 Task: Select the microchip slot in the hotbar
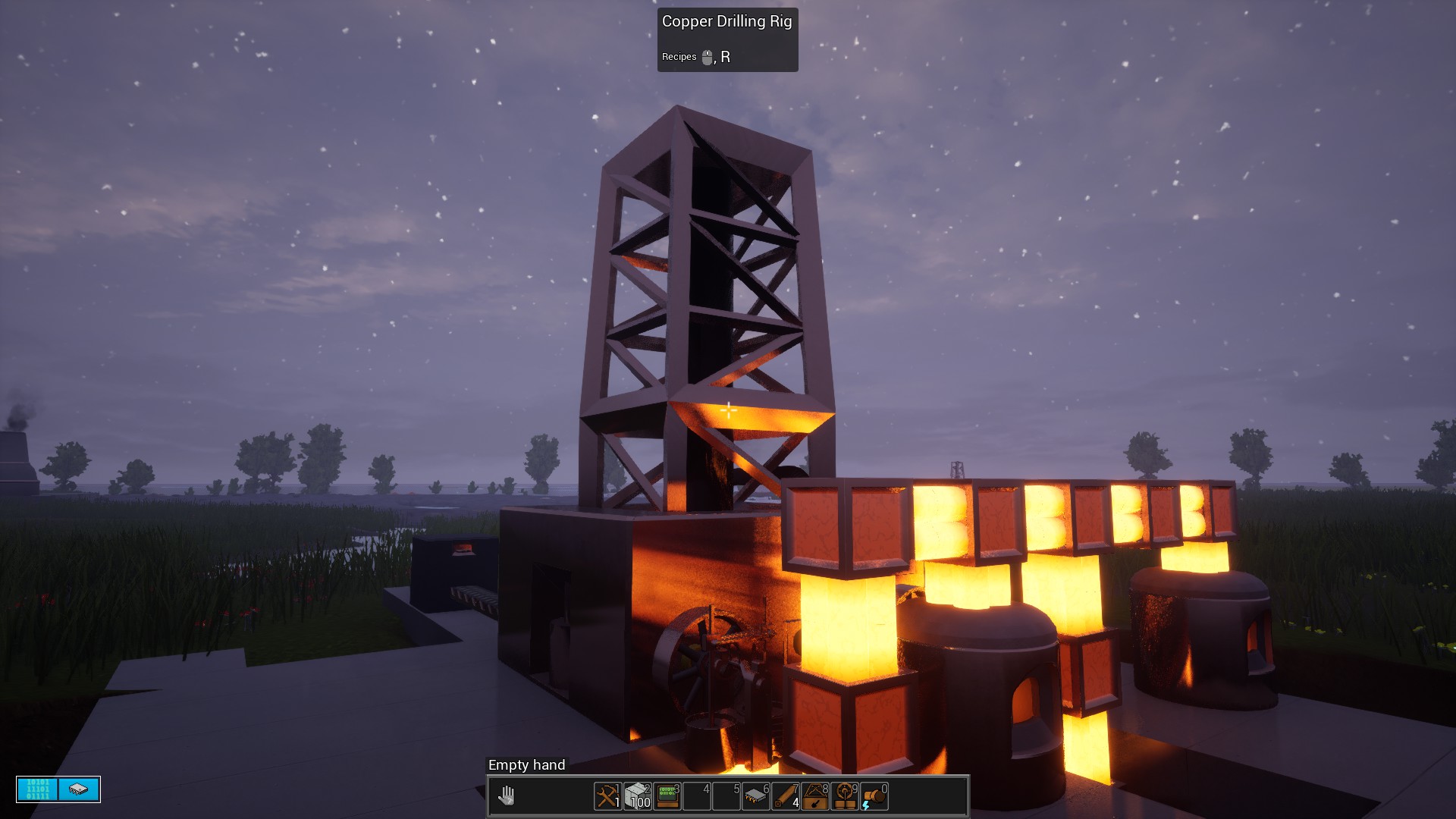click(756, 796)
